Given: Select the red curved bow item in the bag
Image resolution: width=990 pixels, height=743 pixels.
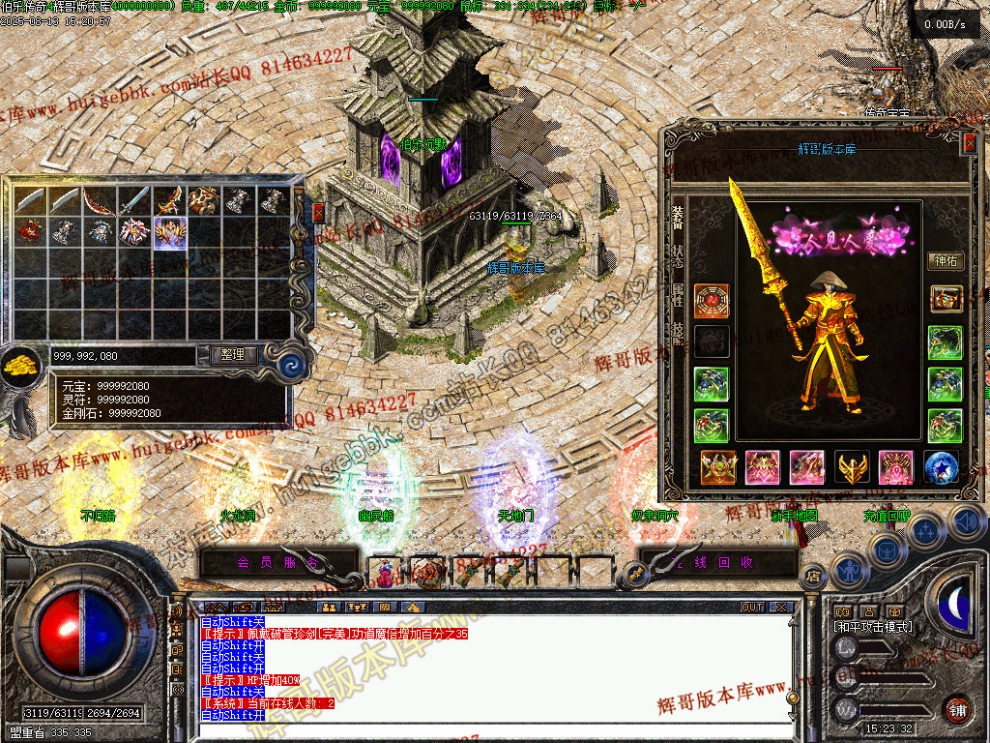Looking at the screenshot, I should click(100, 201).
